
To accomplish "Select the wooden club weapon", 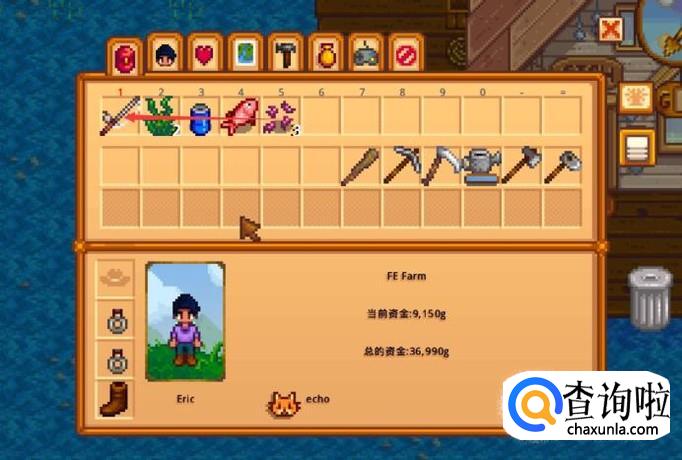I will tap(361, 166).
